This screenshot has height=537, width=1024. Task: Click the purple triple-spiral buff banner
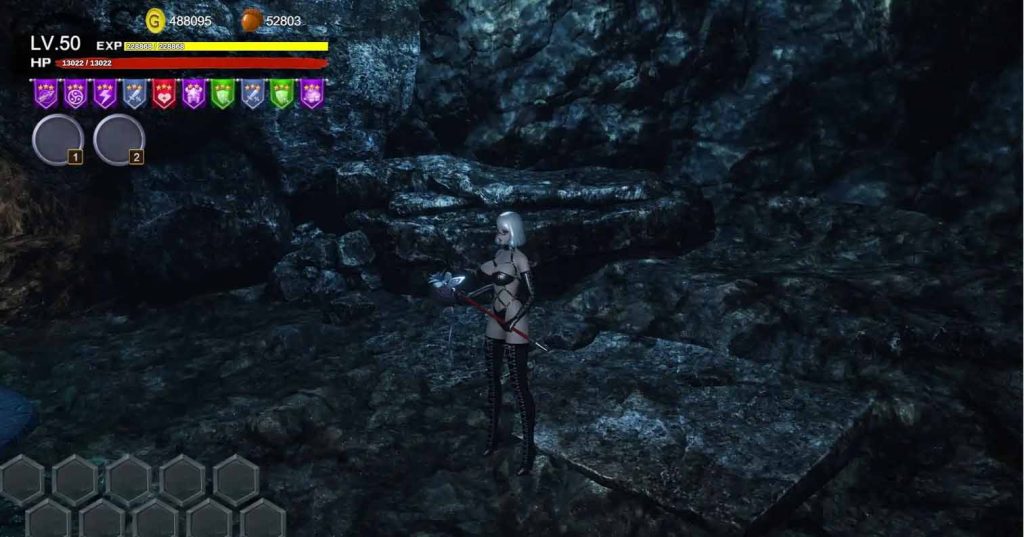[74, 93]
